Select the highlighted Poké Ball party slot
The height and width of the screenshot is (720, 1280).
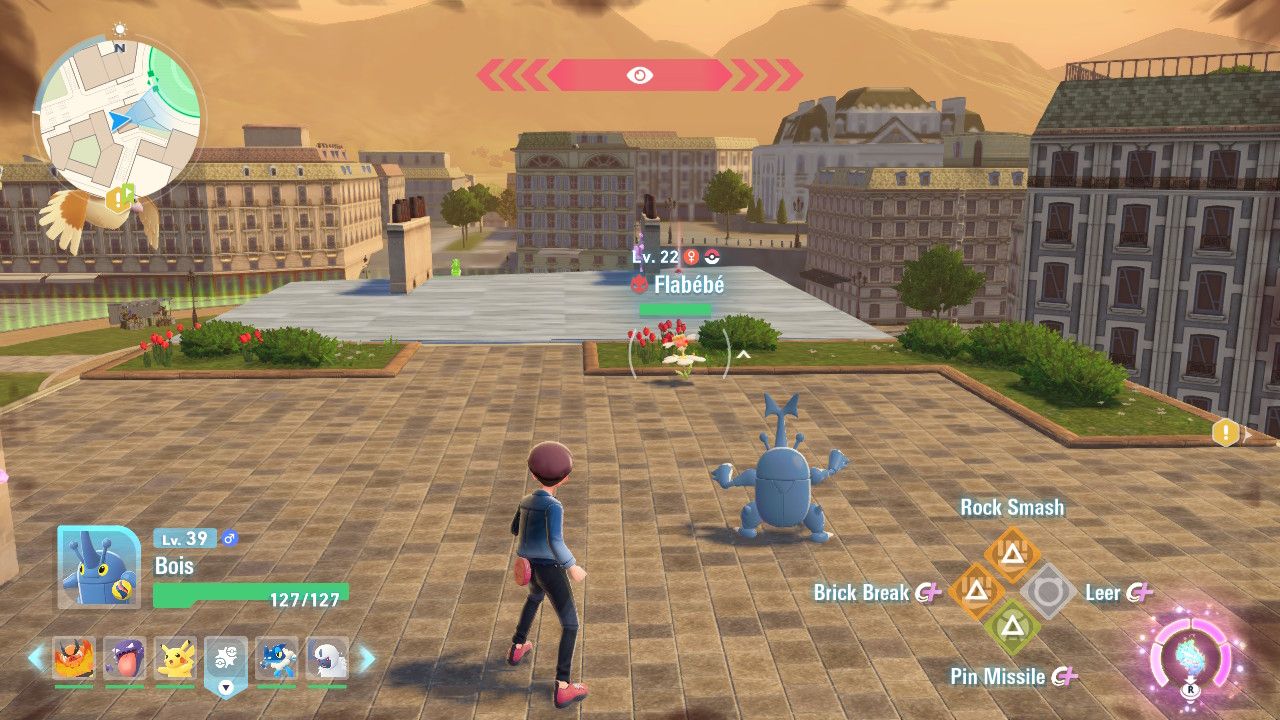coord(226,660)
